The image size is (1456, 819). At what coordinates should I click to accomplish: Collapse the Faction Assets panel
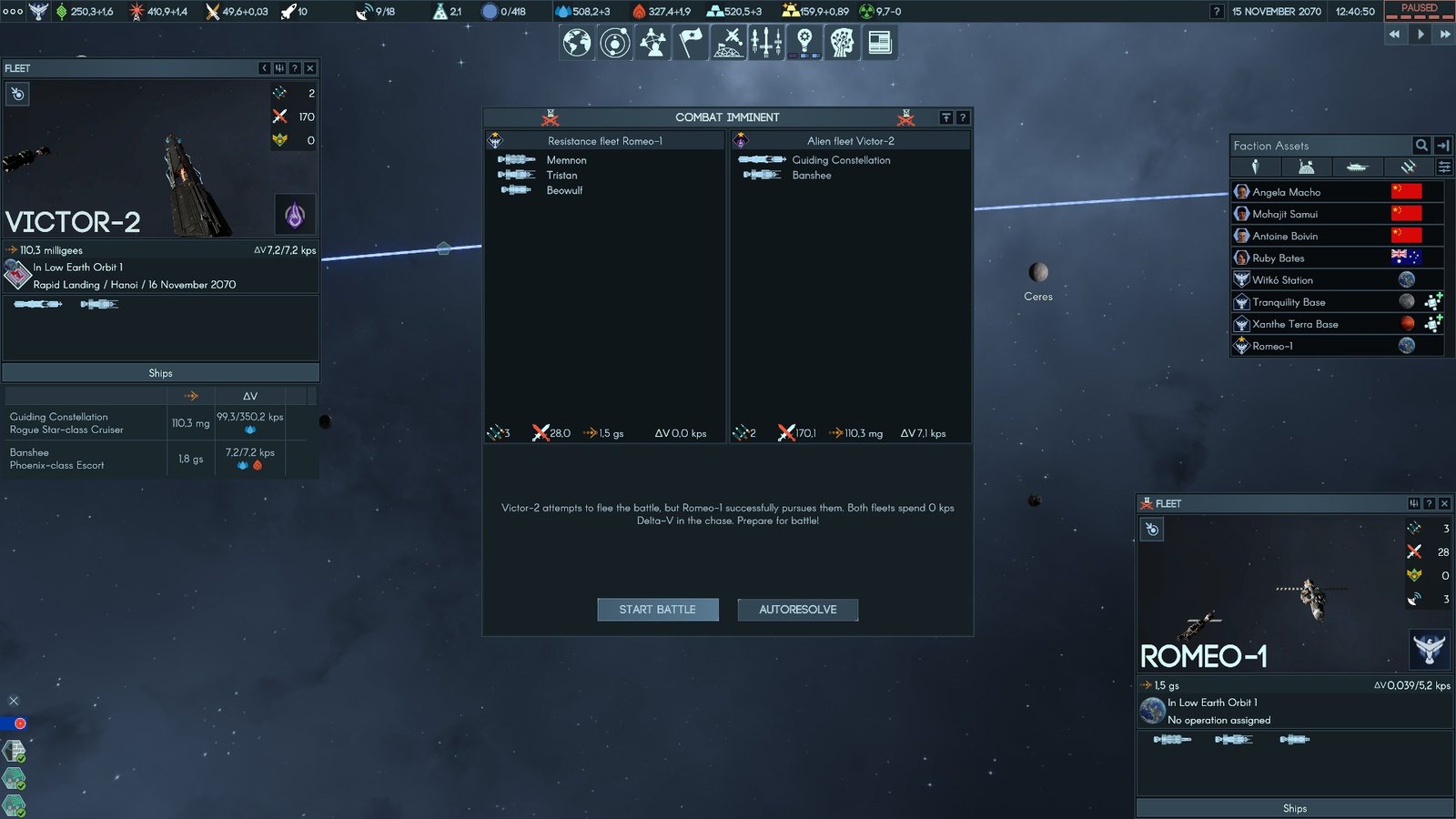tap(1442, 146)
